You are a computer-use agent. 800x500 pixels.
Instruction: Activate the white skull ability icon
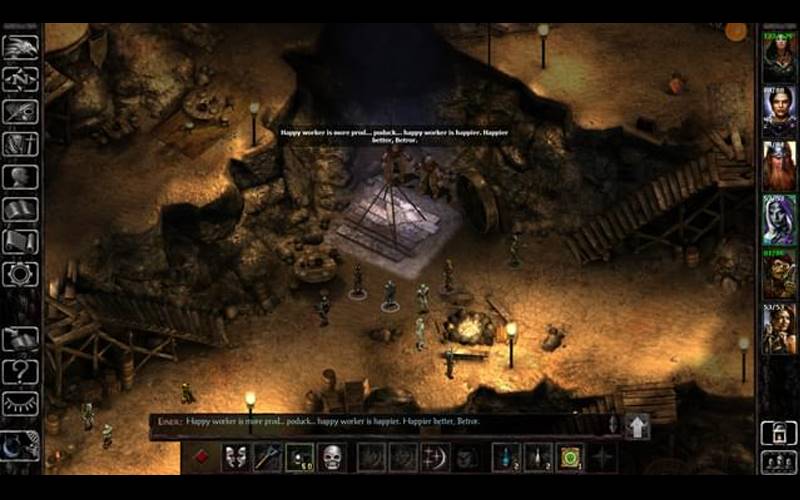click(x=332, y=457)
